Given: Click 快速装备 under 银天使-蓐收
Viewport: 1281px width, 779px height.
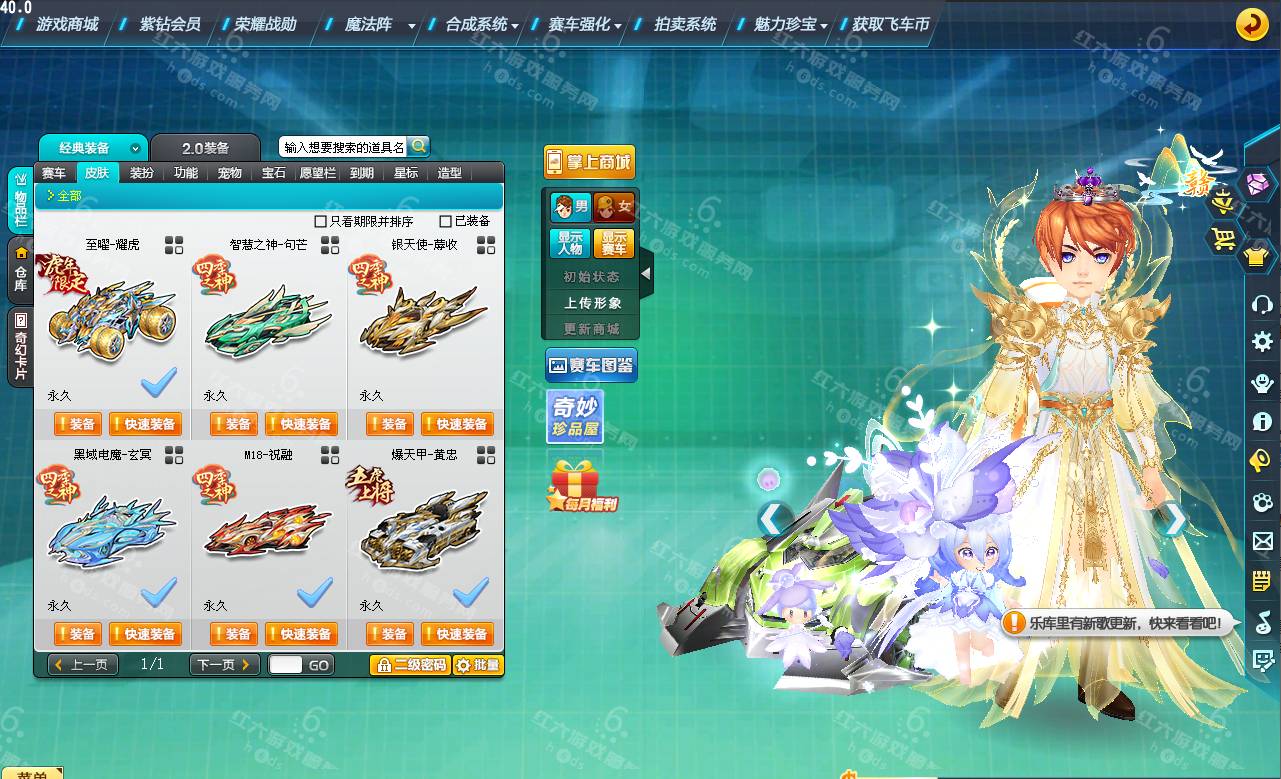Looking at the screenshot, I should click(457, 424).
